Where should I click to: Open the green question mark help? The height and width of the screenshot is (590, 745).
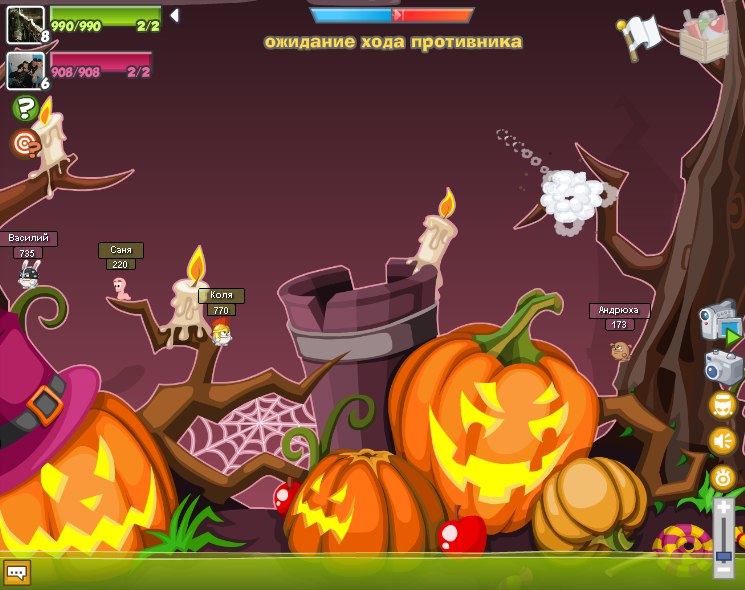[x=25, y=108]
